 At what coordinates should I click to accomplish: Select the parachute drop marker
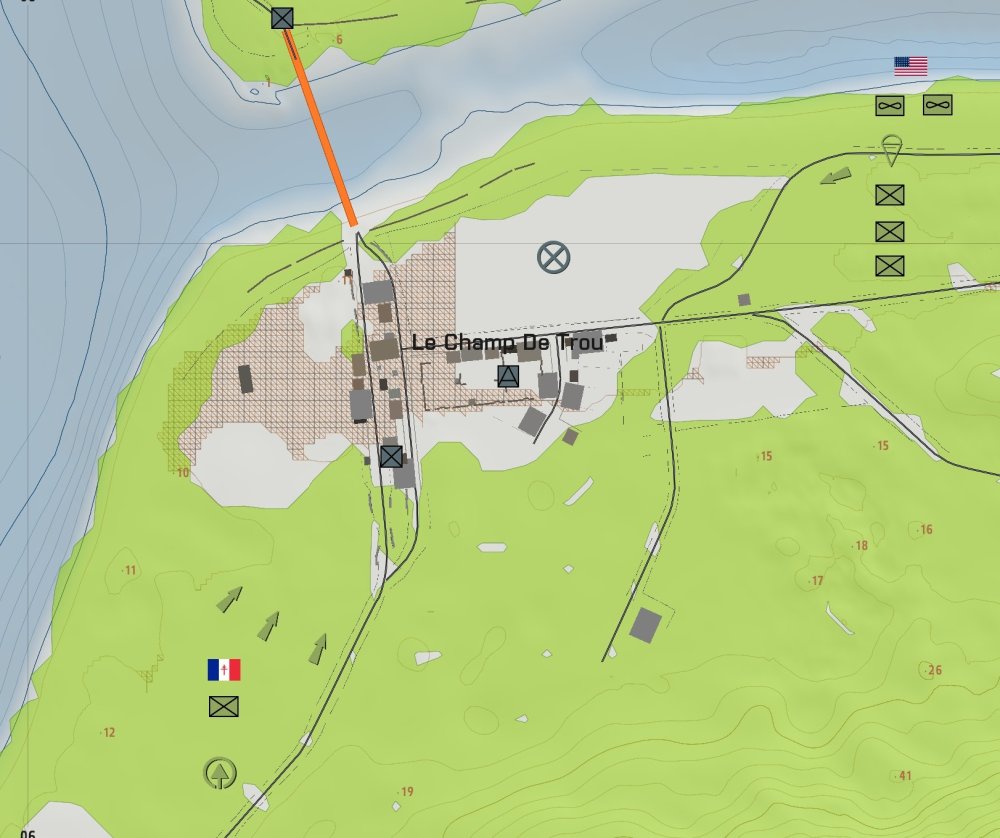coord(893,151)
